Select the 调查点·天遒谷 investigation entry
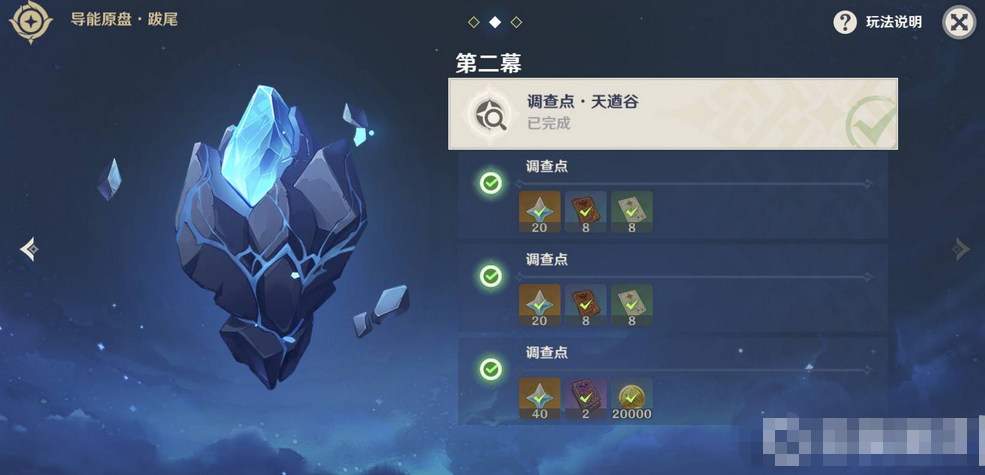This screenshot has height=475, width=985. pos(672,114)
